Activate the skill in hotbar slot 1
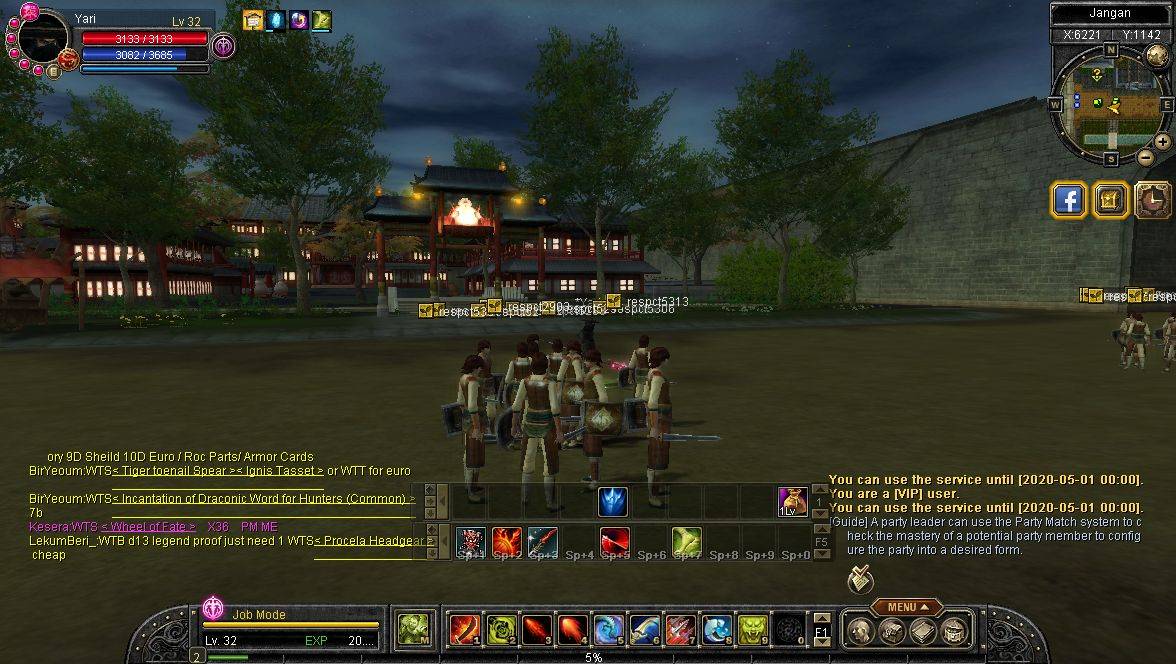 464,629
